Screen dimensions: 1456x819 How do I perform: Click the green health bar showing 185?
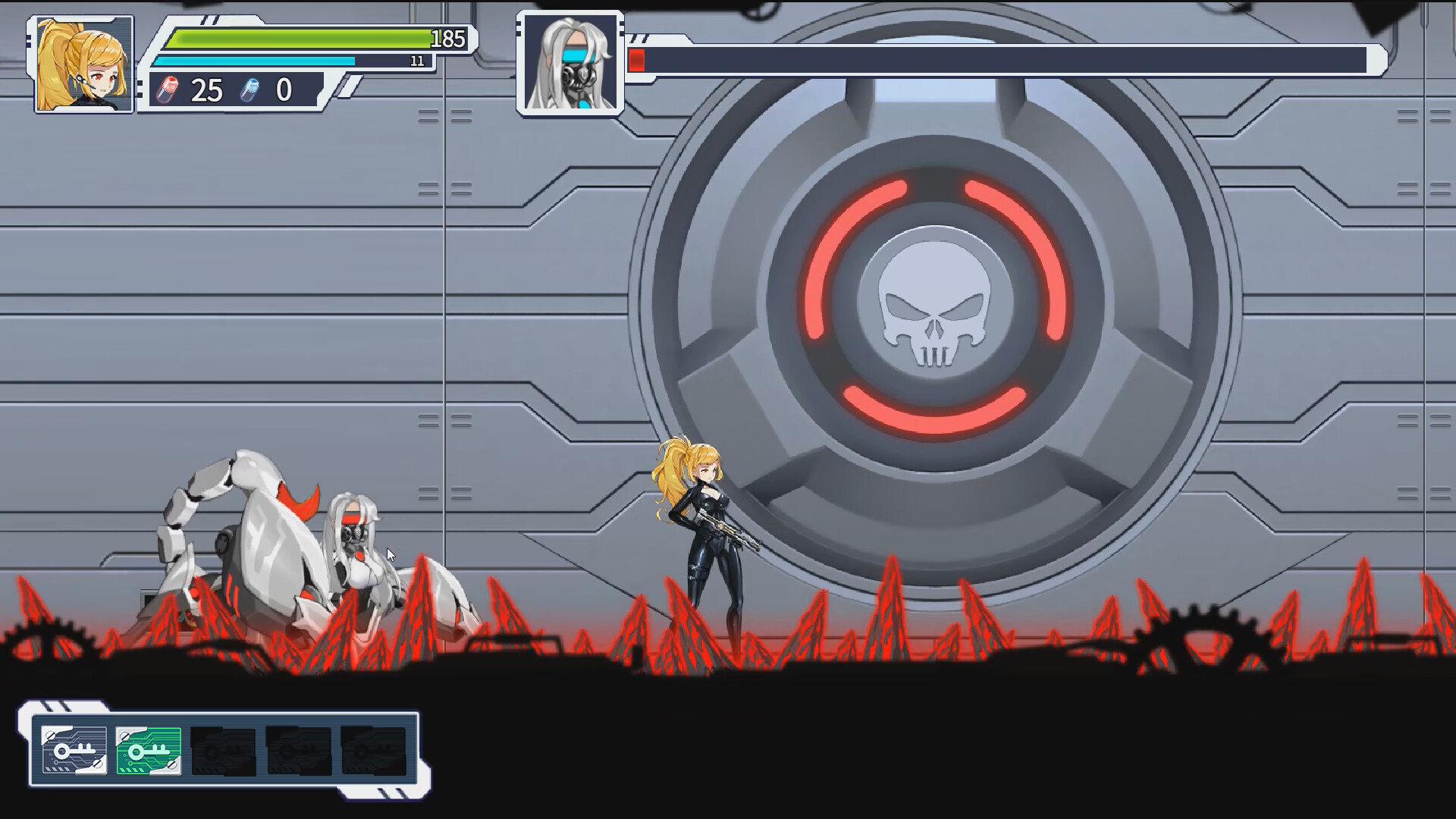[303, 39]
